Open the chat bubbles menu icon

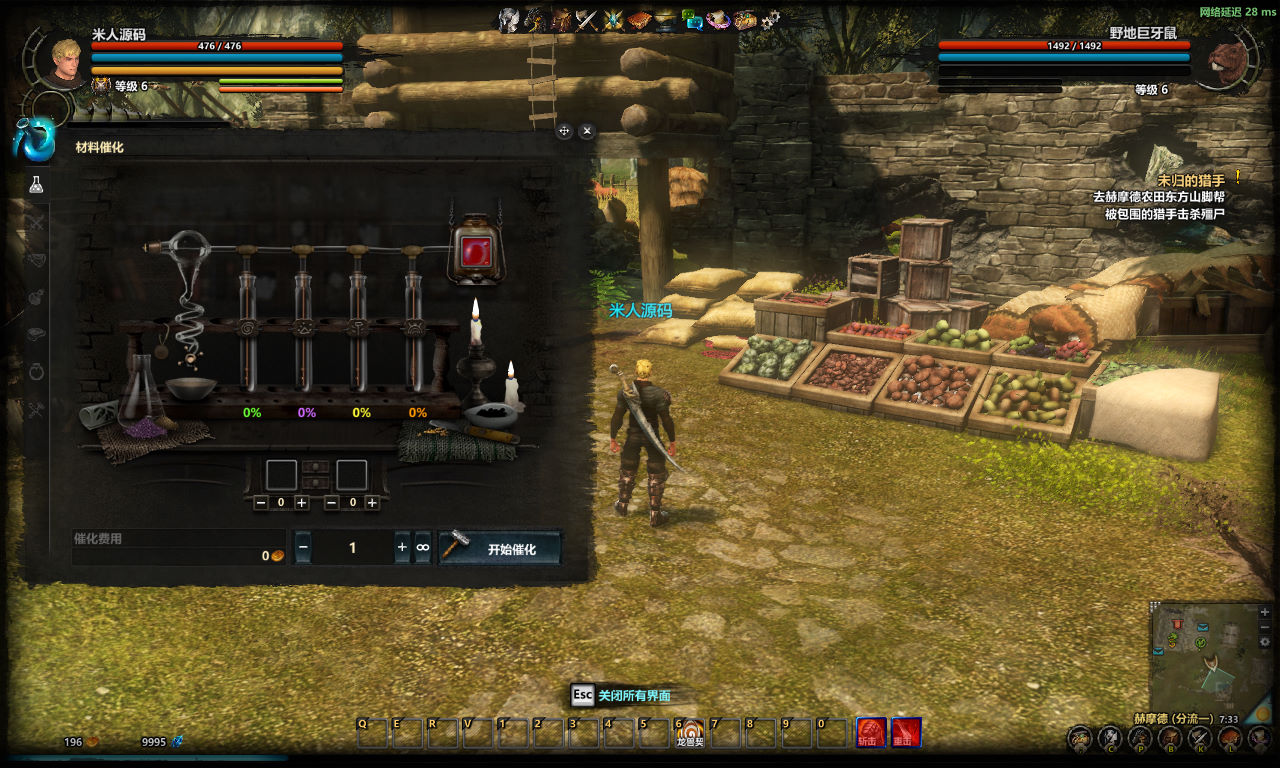692,20
